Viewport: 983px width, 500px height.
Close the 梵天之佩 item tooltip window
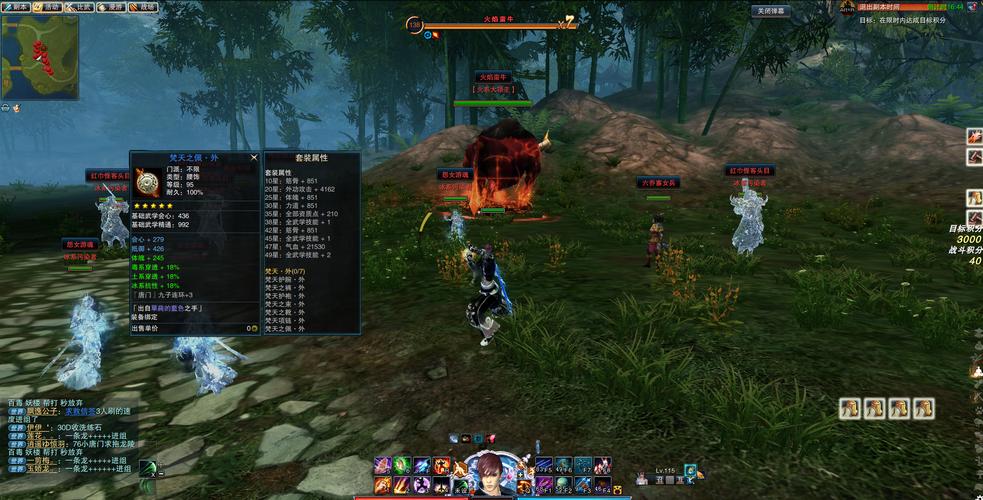click(254, 157)
